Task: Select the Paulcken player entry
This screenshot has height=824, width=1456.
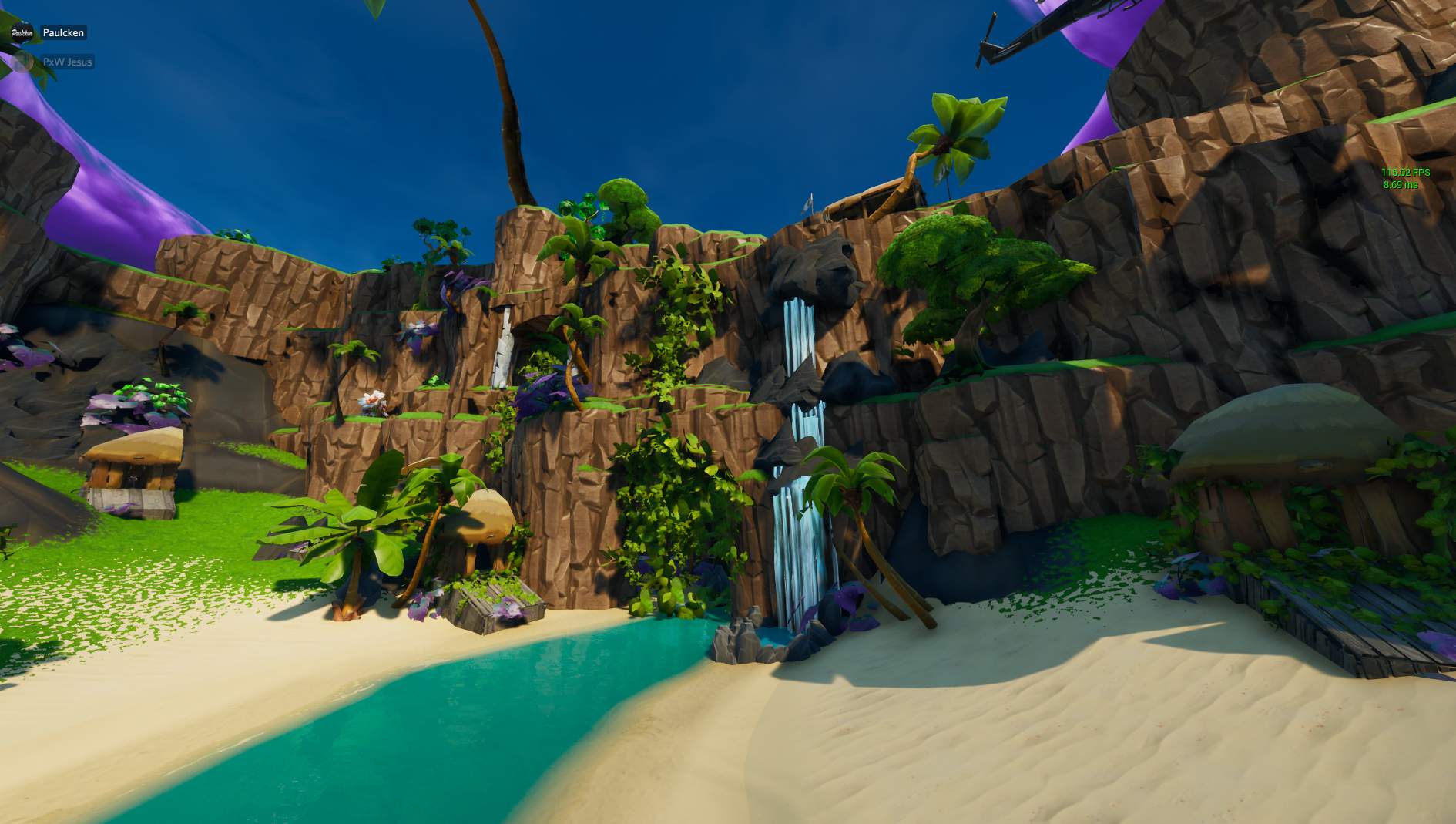Action: (x=62, y=32)
